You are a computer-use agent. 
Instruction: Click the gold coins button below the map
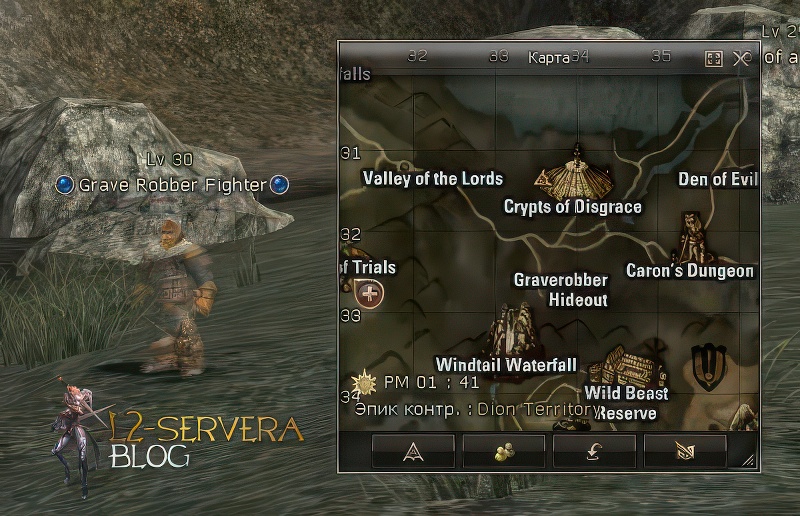[503, 451]
